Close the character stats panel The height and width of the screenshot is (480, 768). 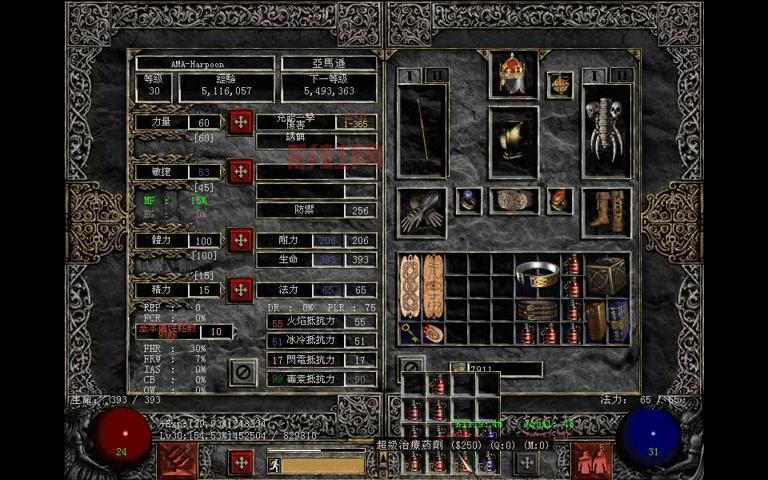point(241,372)
